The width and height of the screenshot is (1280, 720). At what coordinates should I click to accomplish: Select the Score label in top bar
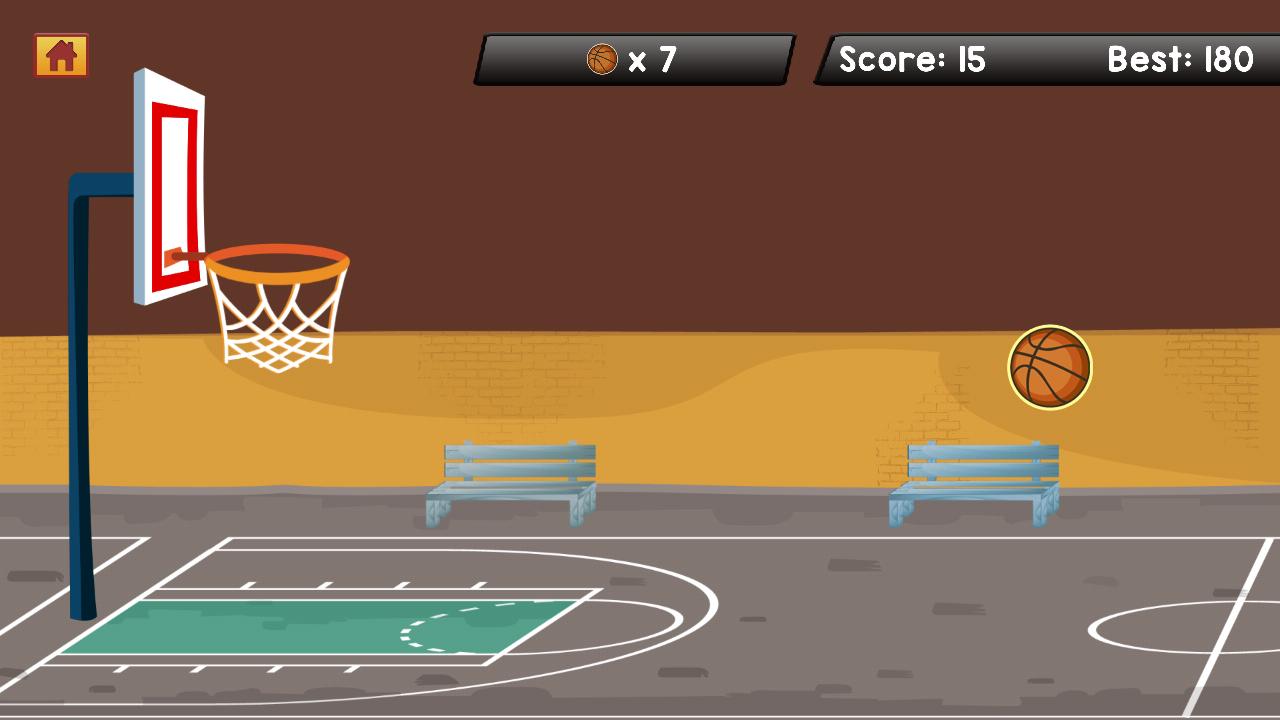pyautogui.click(x=894, y=60)
